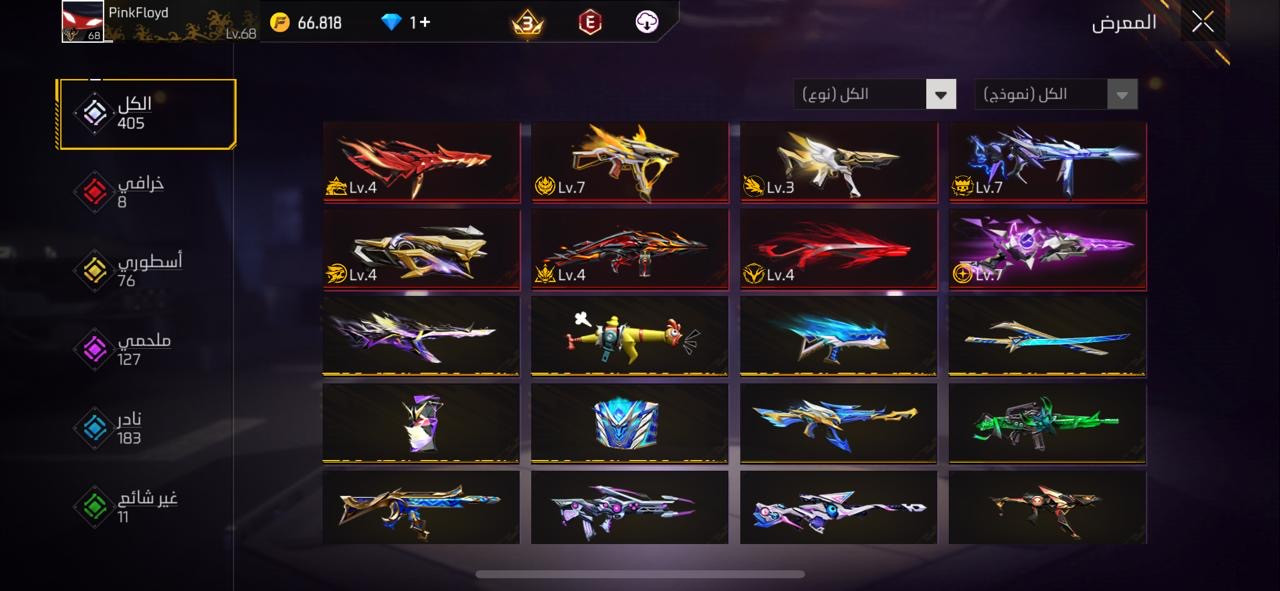1280x591 pixels.
Task: Select the red flame Lv.4 weapon skin
Action: click(x=422, y=161)
